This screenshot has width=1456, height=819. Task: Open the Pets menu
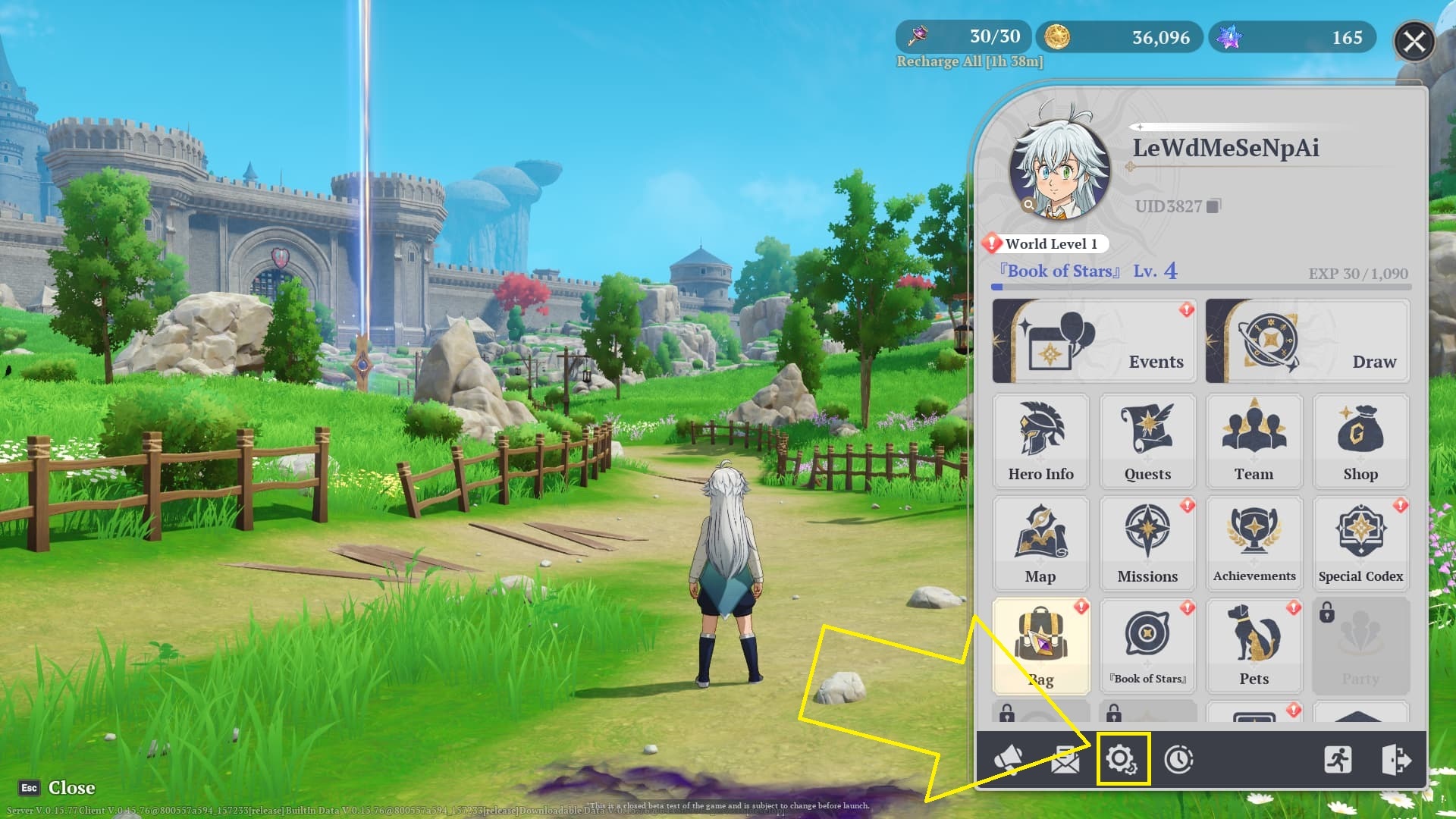coord(1254,645)
